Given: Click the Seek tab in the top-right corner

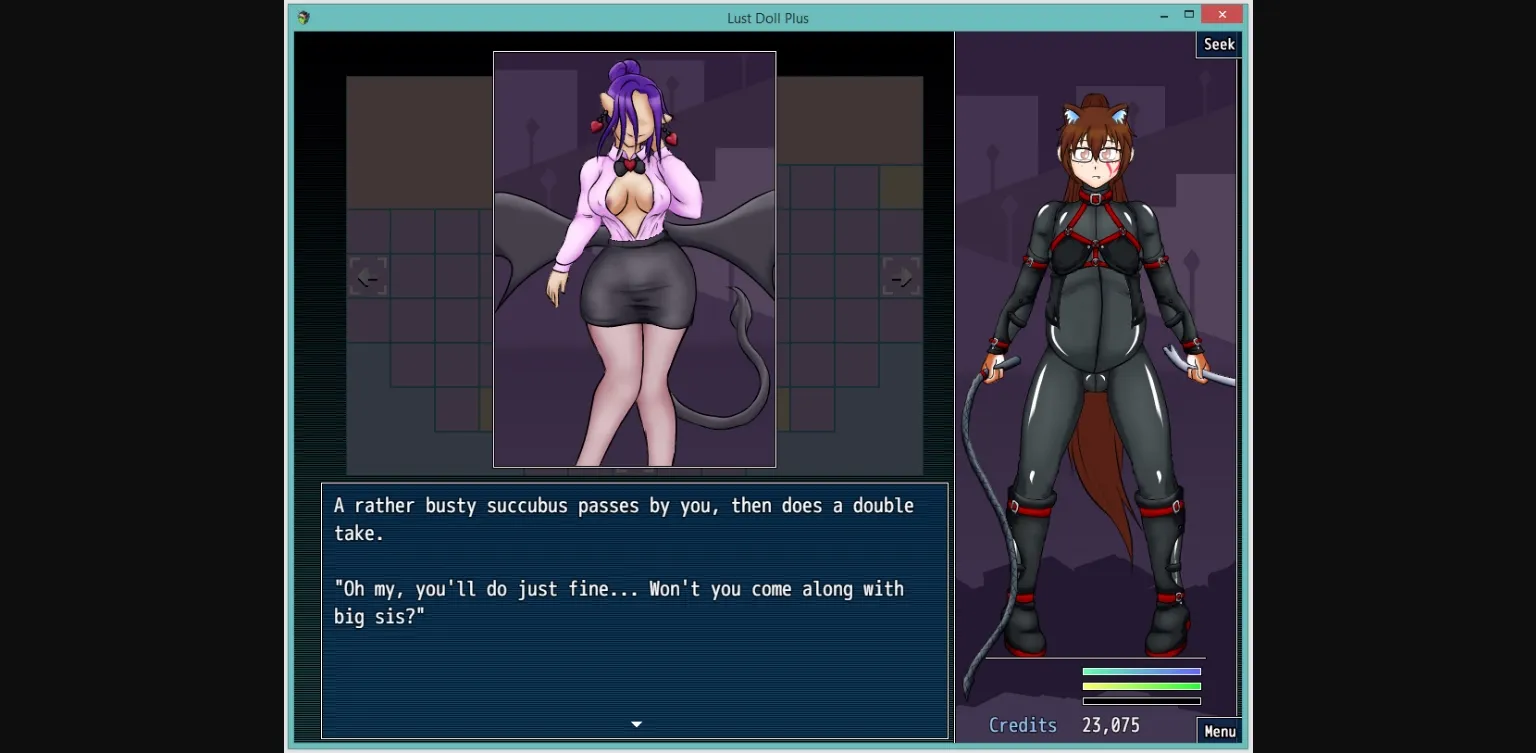Looking at the screenshot, I should pyautogui.click(x=1218, y=44).
